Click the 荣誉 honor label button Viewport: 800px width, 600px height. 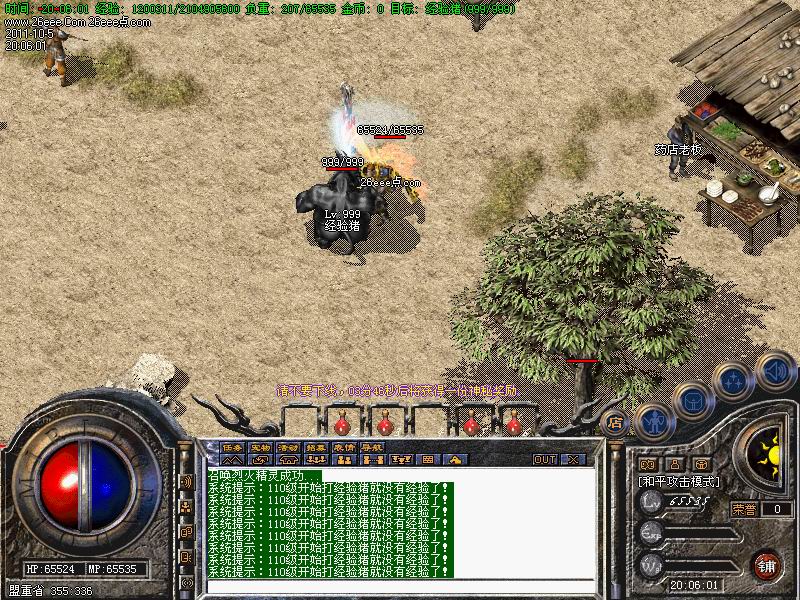tap(744, 509)
